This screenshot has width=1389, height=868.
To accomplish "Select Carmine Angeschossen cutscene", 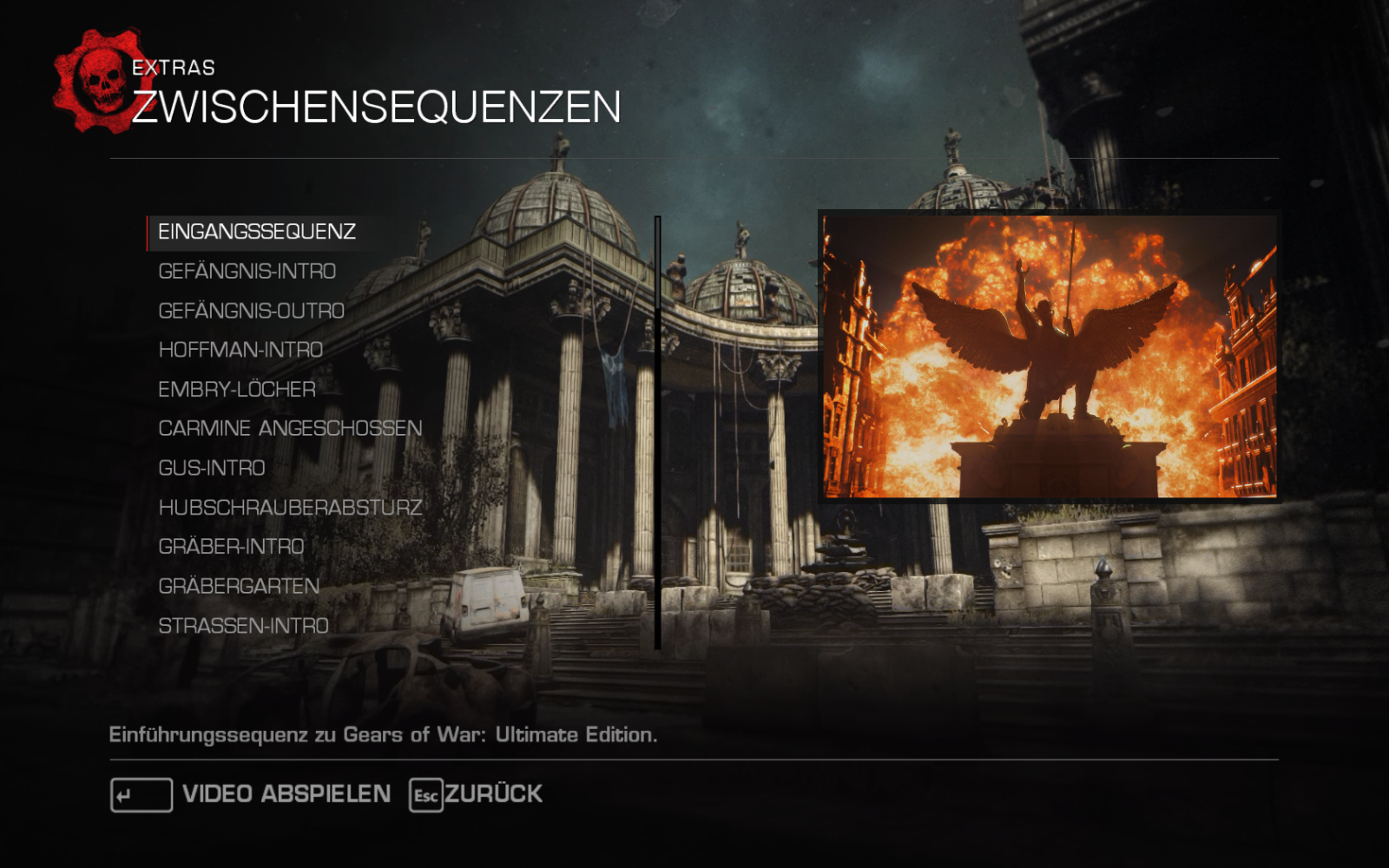I will click(290, 429).
